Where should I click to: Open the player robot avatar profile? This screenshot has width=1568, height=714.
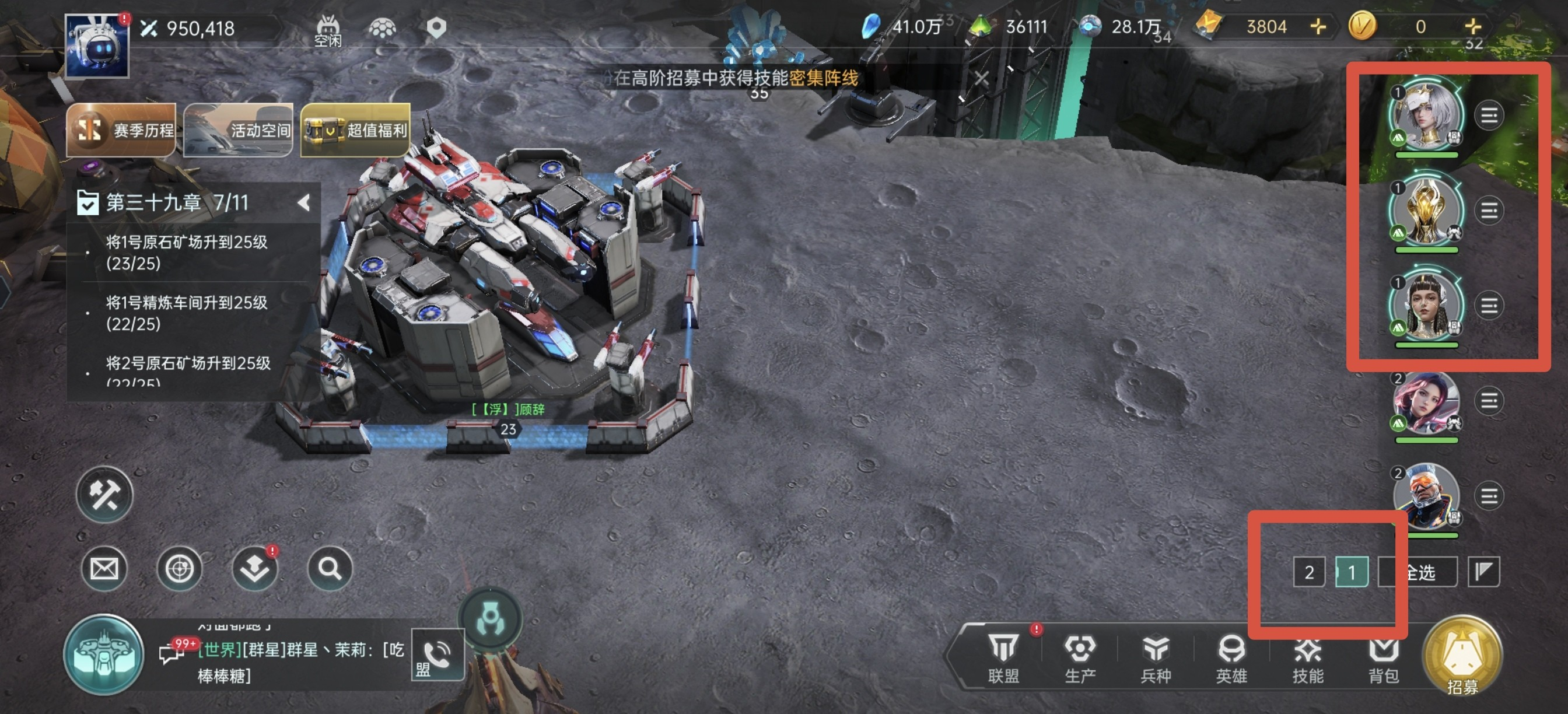click(x=97, y=46)
